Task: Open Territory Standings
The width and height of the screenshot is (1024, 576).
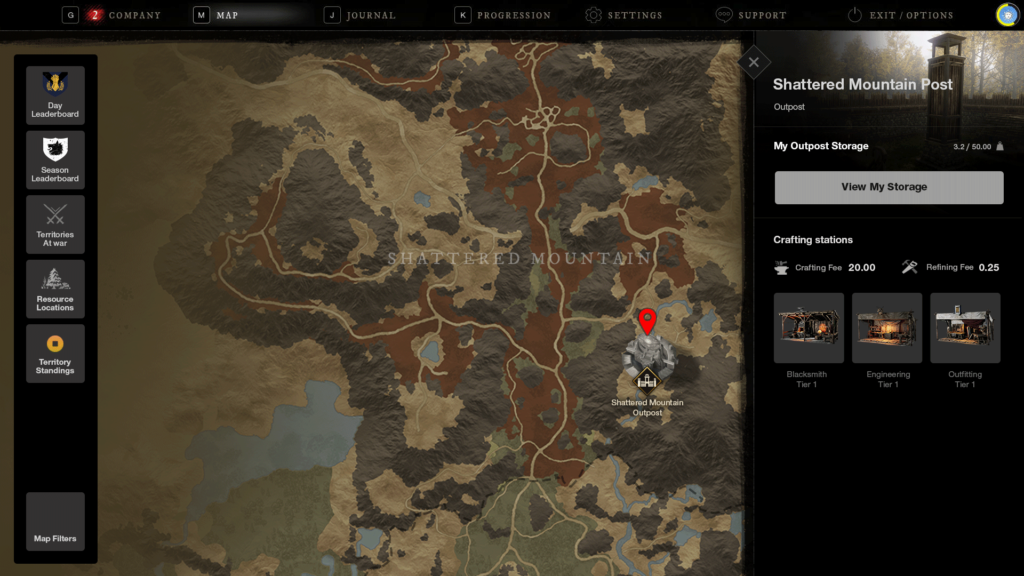Action: (x=55, y=353)
